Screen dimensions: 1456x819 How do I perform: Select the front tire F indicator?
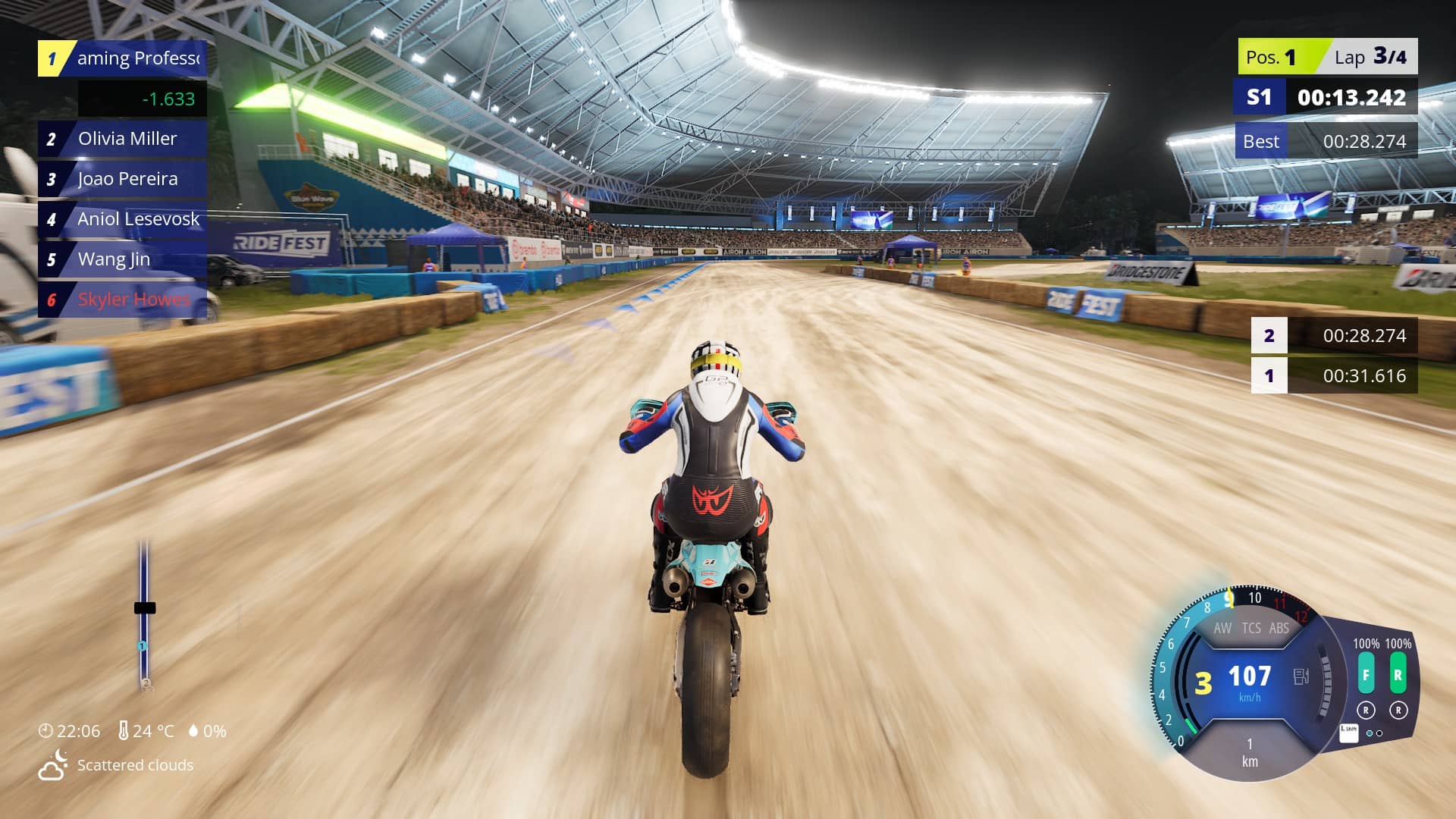[1366, 675]
